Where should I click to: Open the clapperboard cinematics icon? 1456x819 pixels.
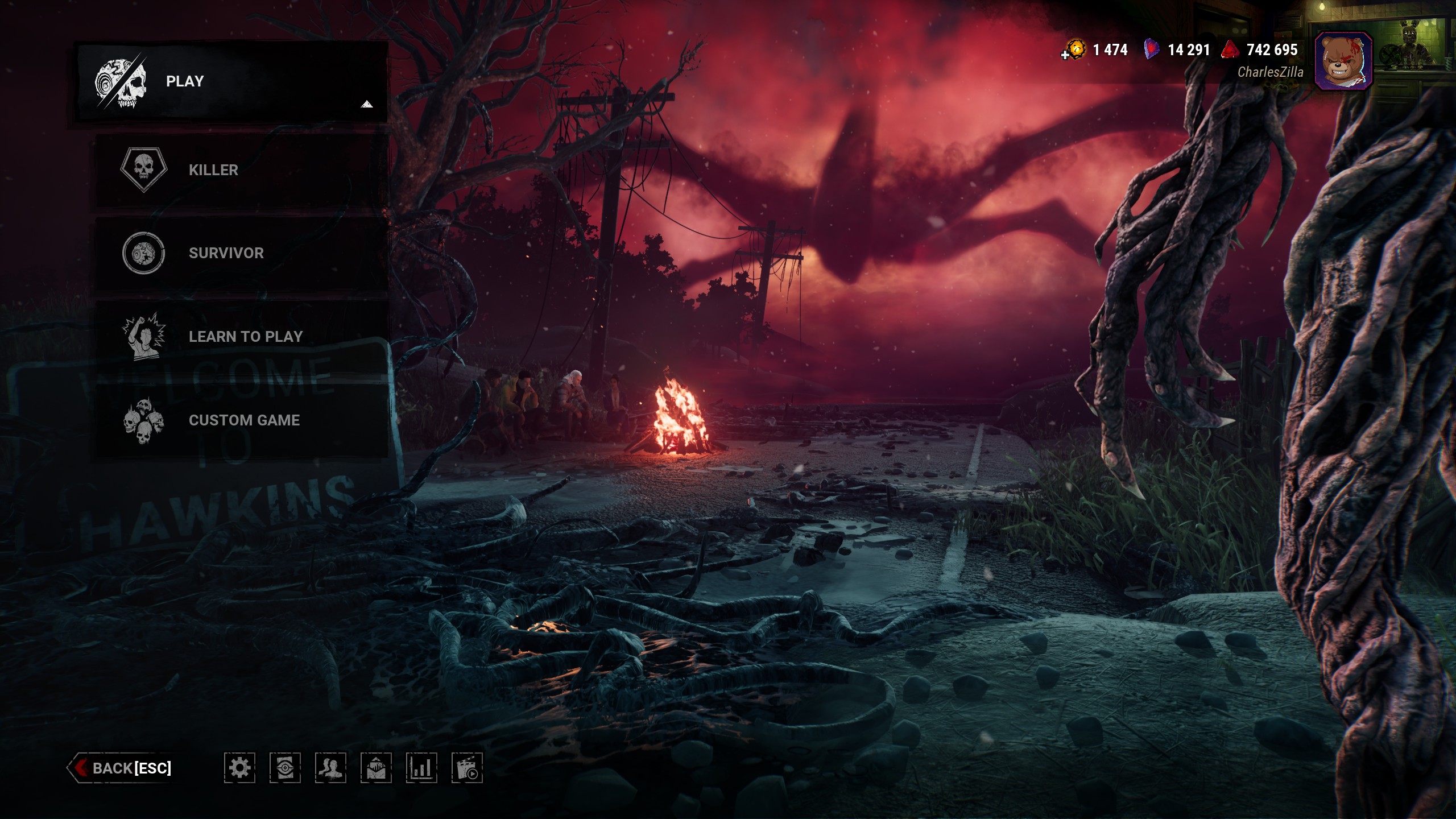[x=467, y=768]
